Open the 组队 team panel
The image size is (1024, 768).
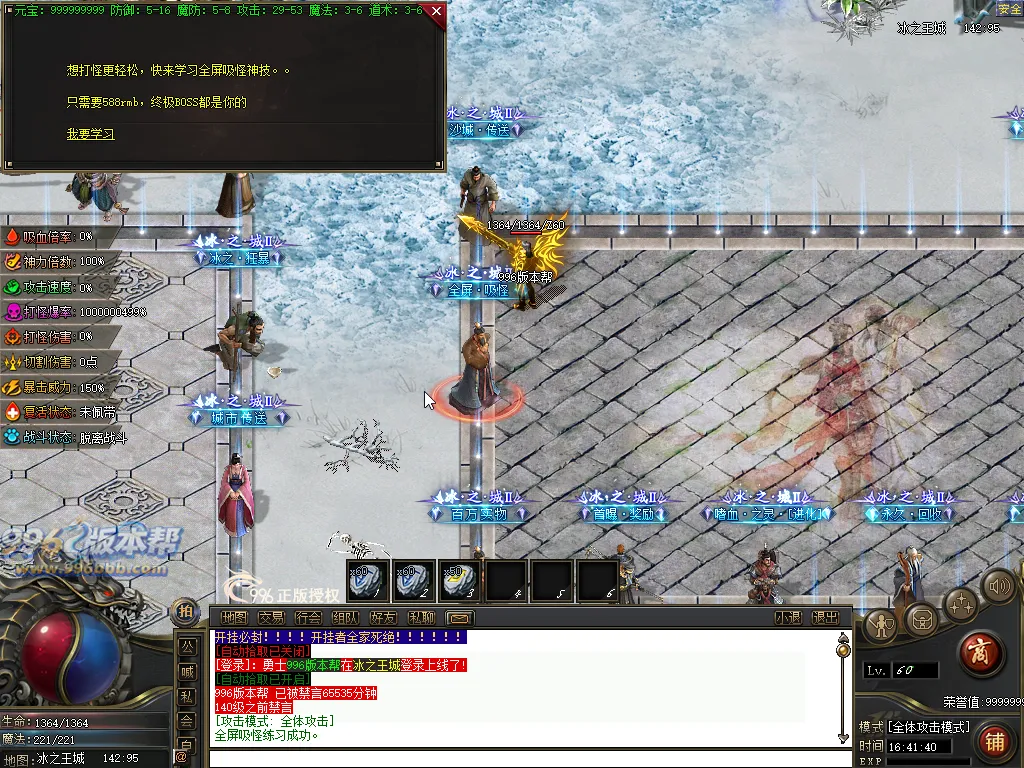tap(346, 618)
